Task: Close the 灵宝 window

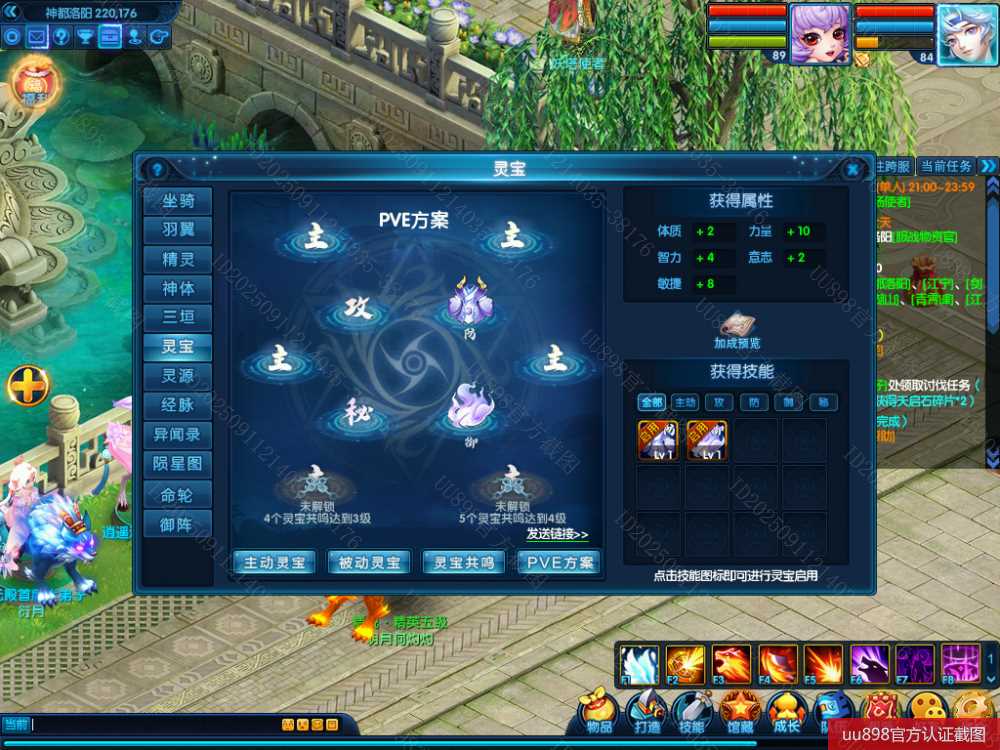Action: 852,169
